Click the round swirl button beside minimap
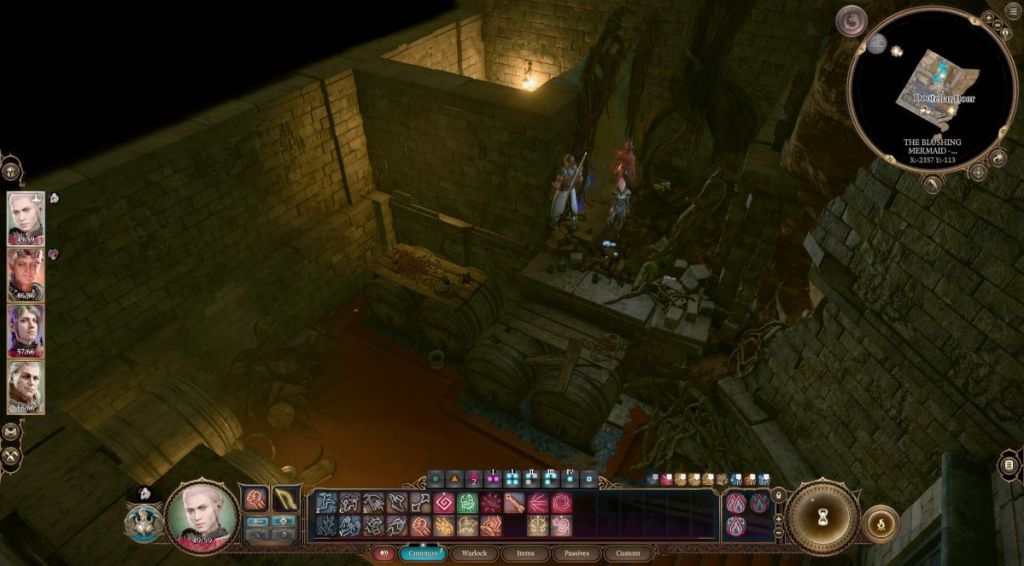The image size is (1024, 566). click(851, 20)
